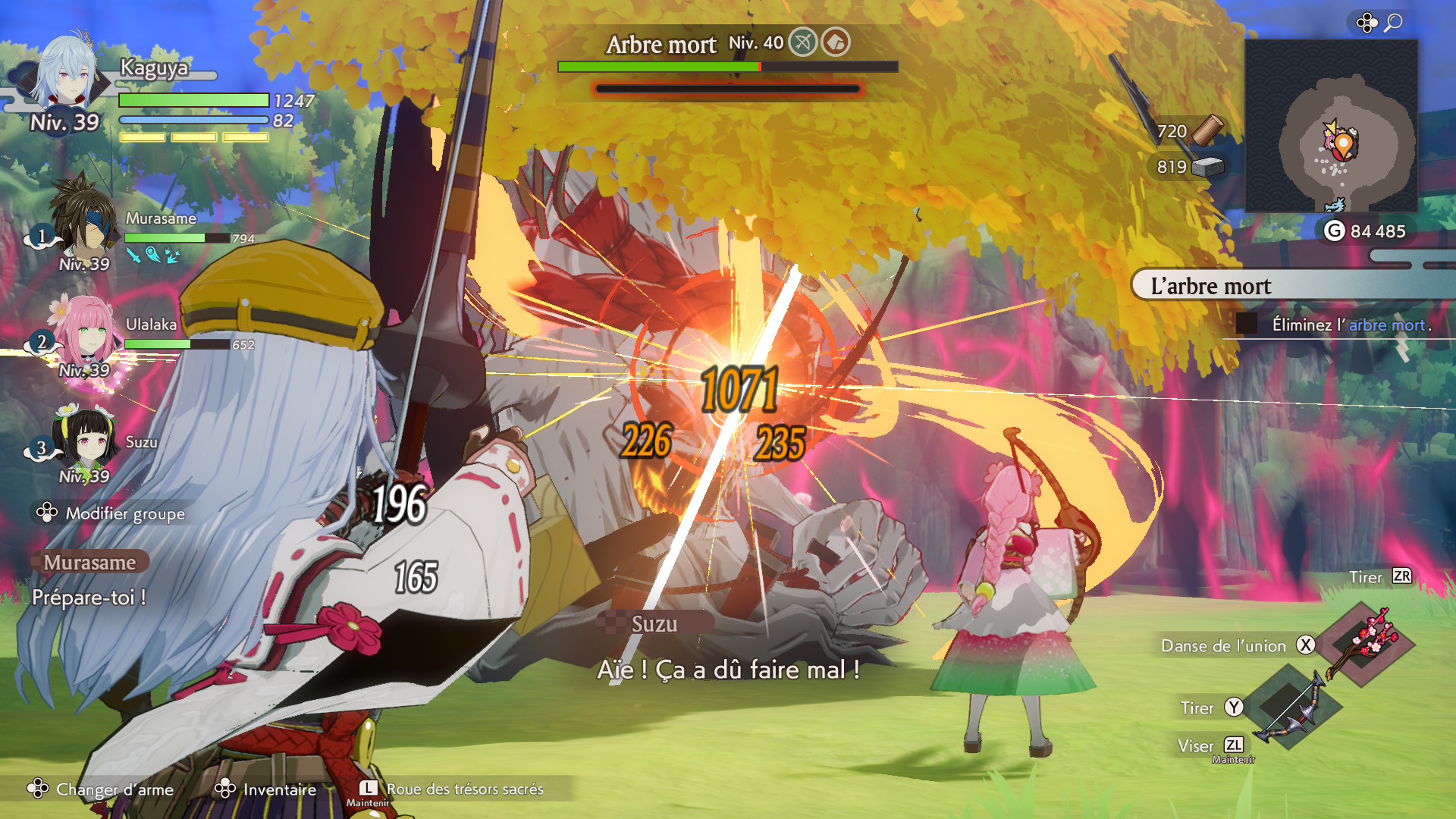Image resolution: width=1456 pixels, height=819 pixels.
Task: Click the stone block resource icon
Action: (x=1207, y=167)
